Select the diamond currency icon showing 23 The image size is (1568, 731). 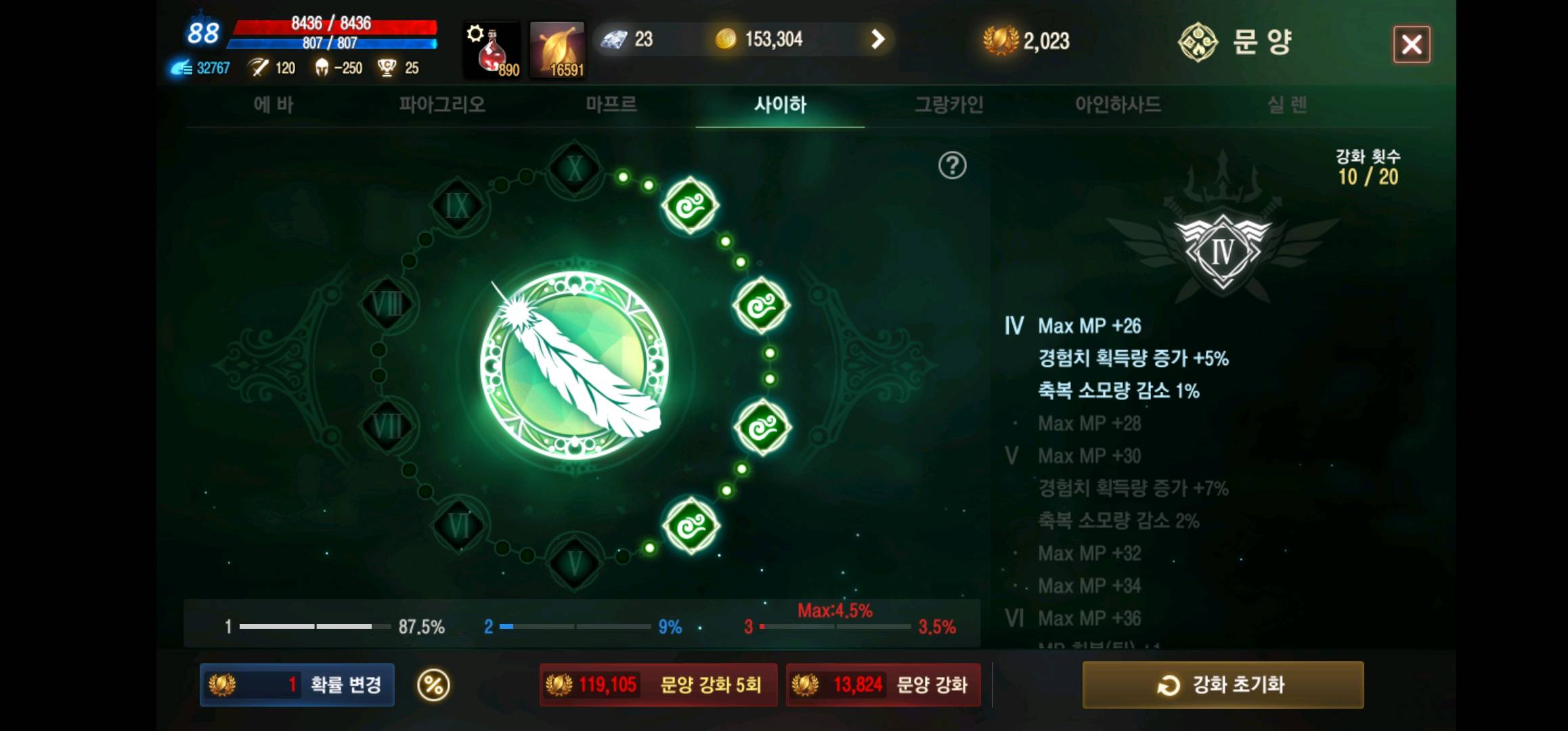[x=615, y=39]
